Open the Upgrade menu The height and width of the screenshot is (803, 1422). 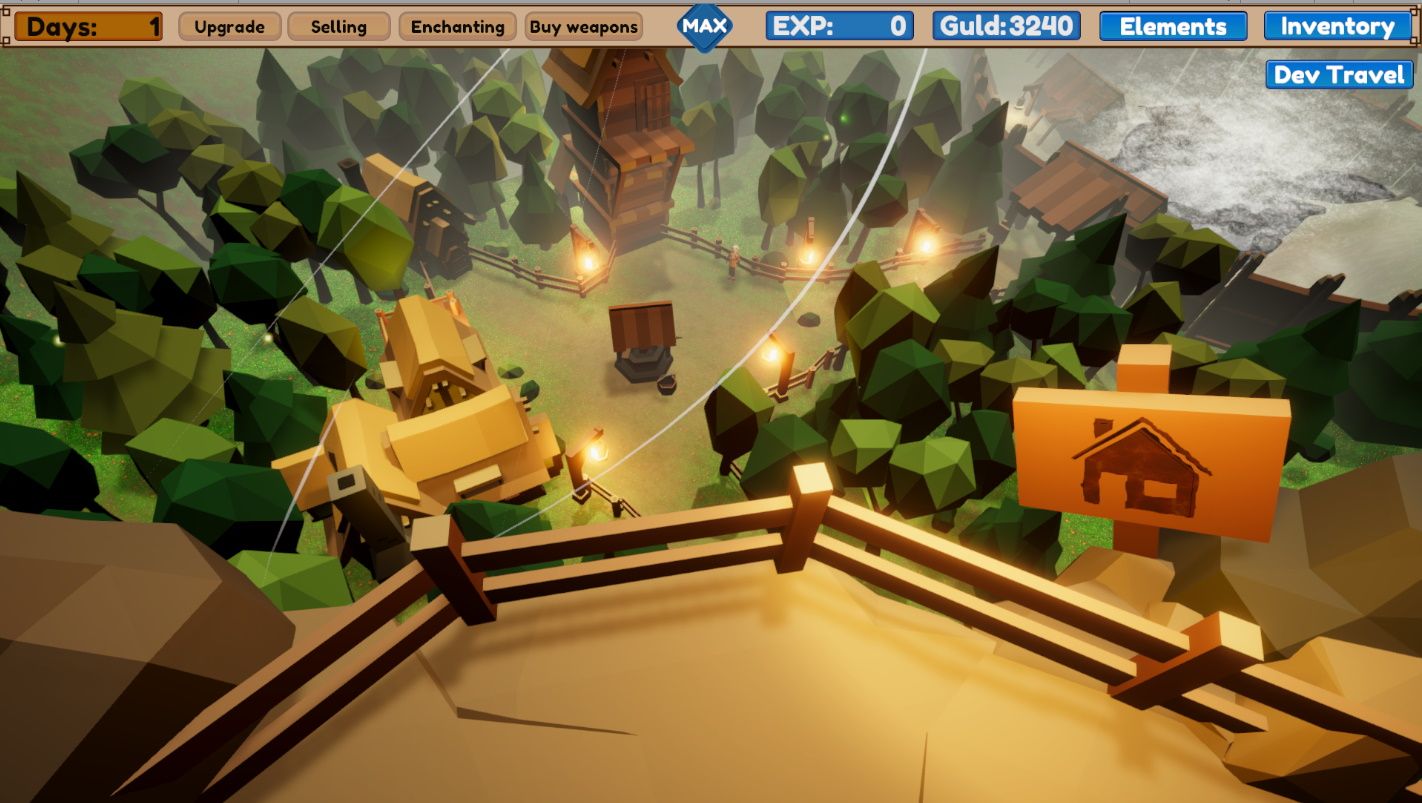coord(229,27)
